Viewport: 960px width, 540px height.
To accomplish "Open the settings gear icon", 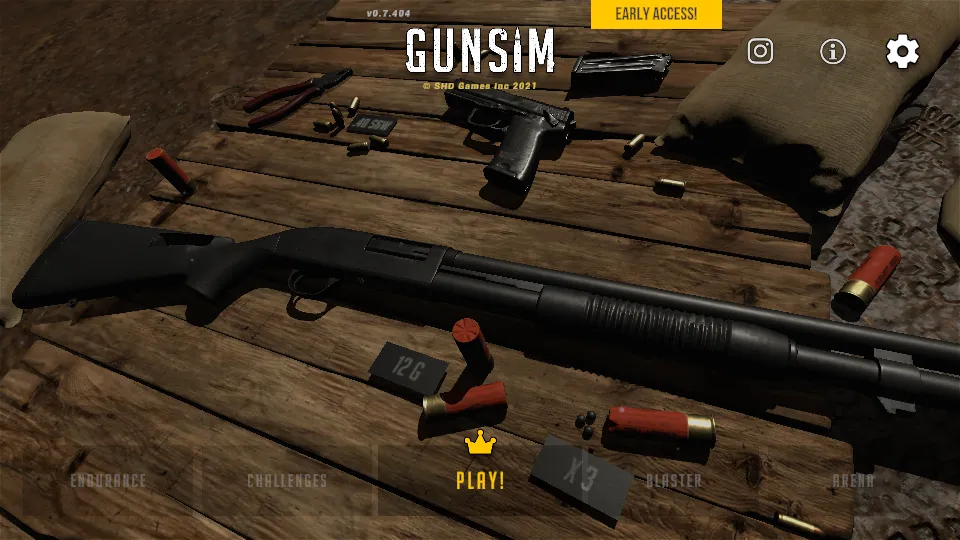I will pos(902,52).
